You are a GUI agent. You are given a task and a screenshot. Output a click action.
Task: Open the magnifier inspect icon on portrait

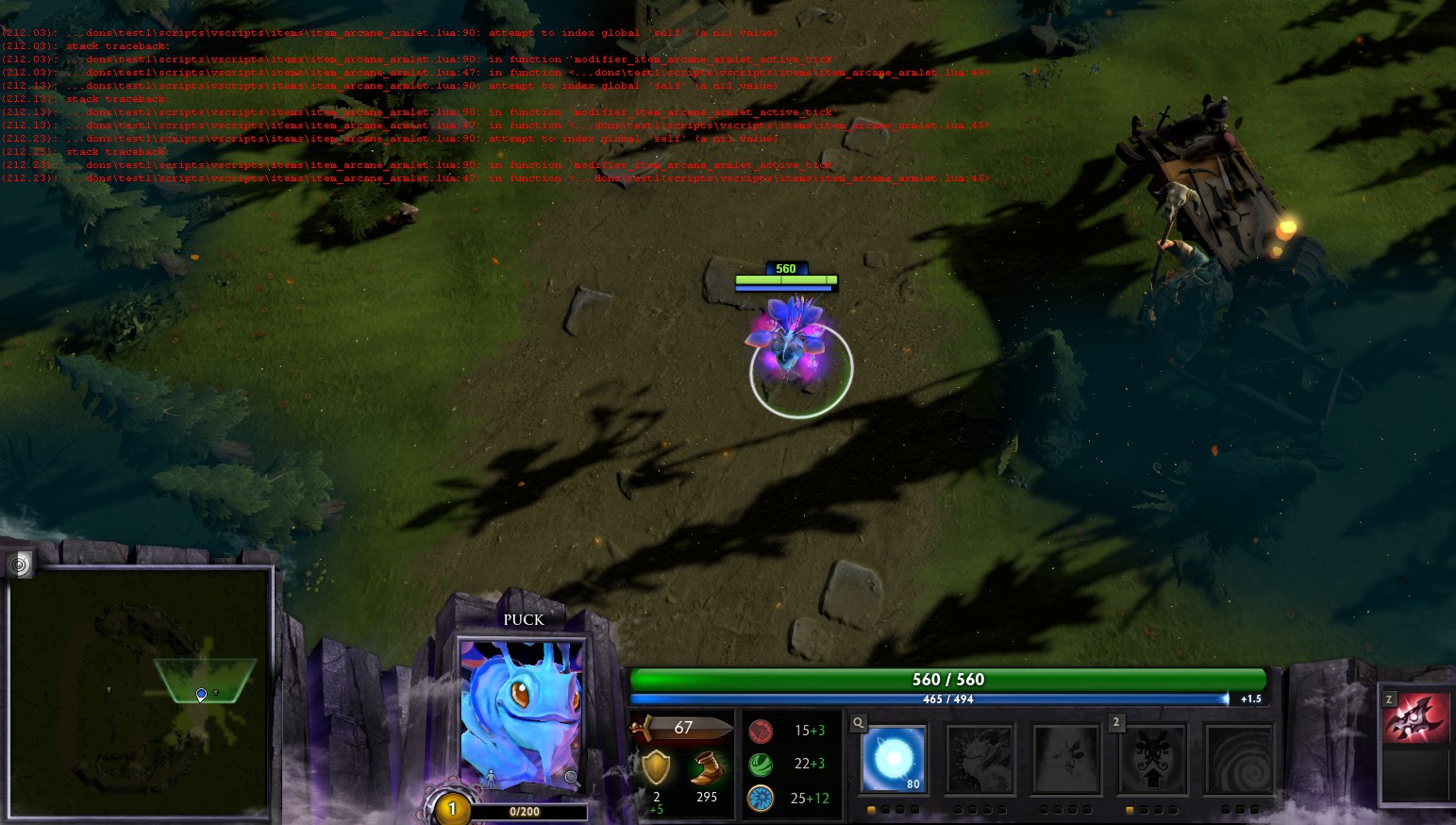(571, 777)
